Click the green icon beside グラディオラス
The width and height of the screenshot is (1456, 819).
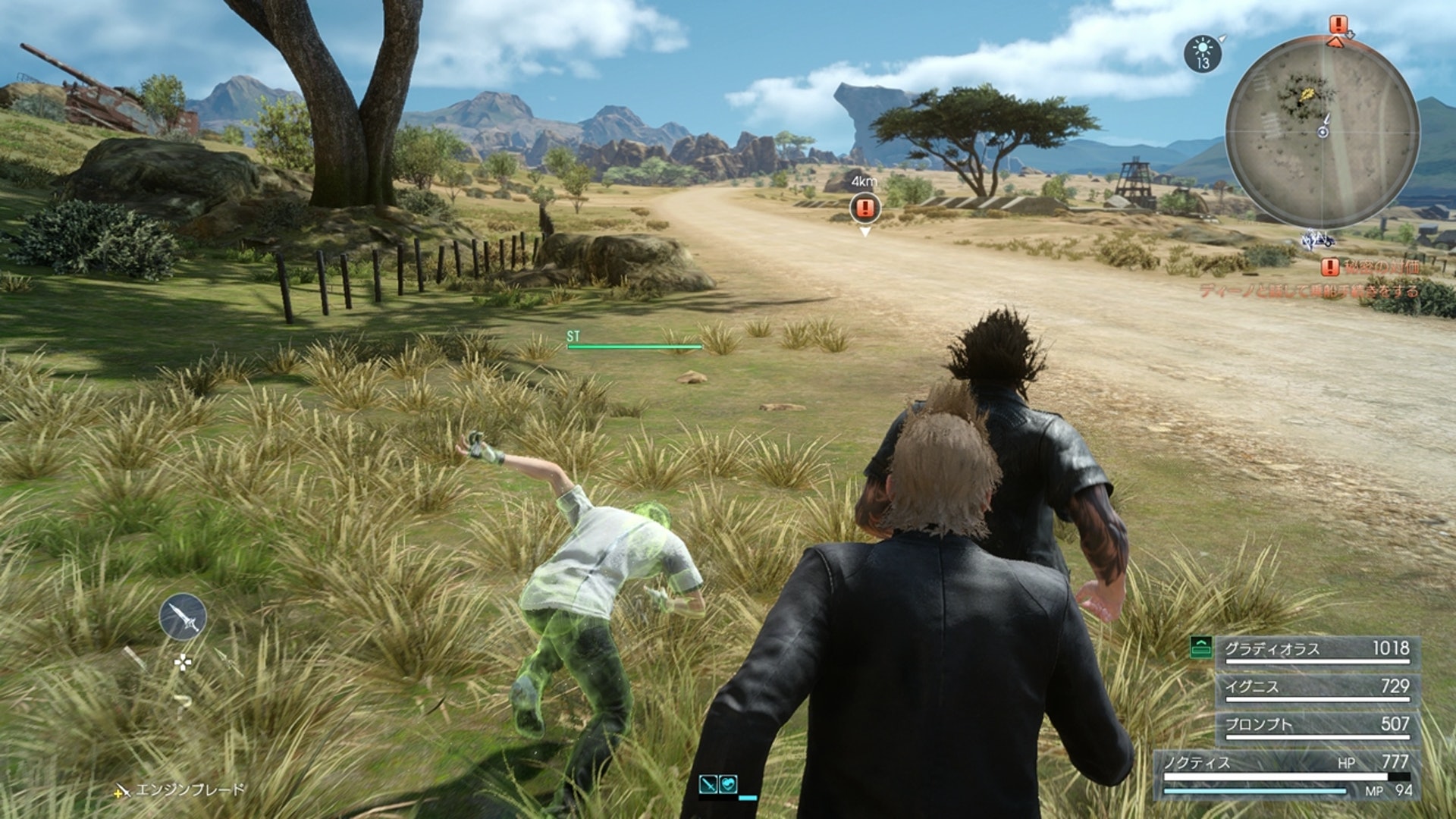1201,648
